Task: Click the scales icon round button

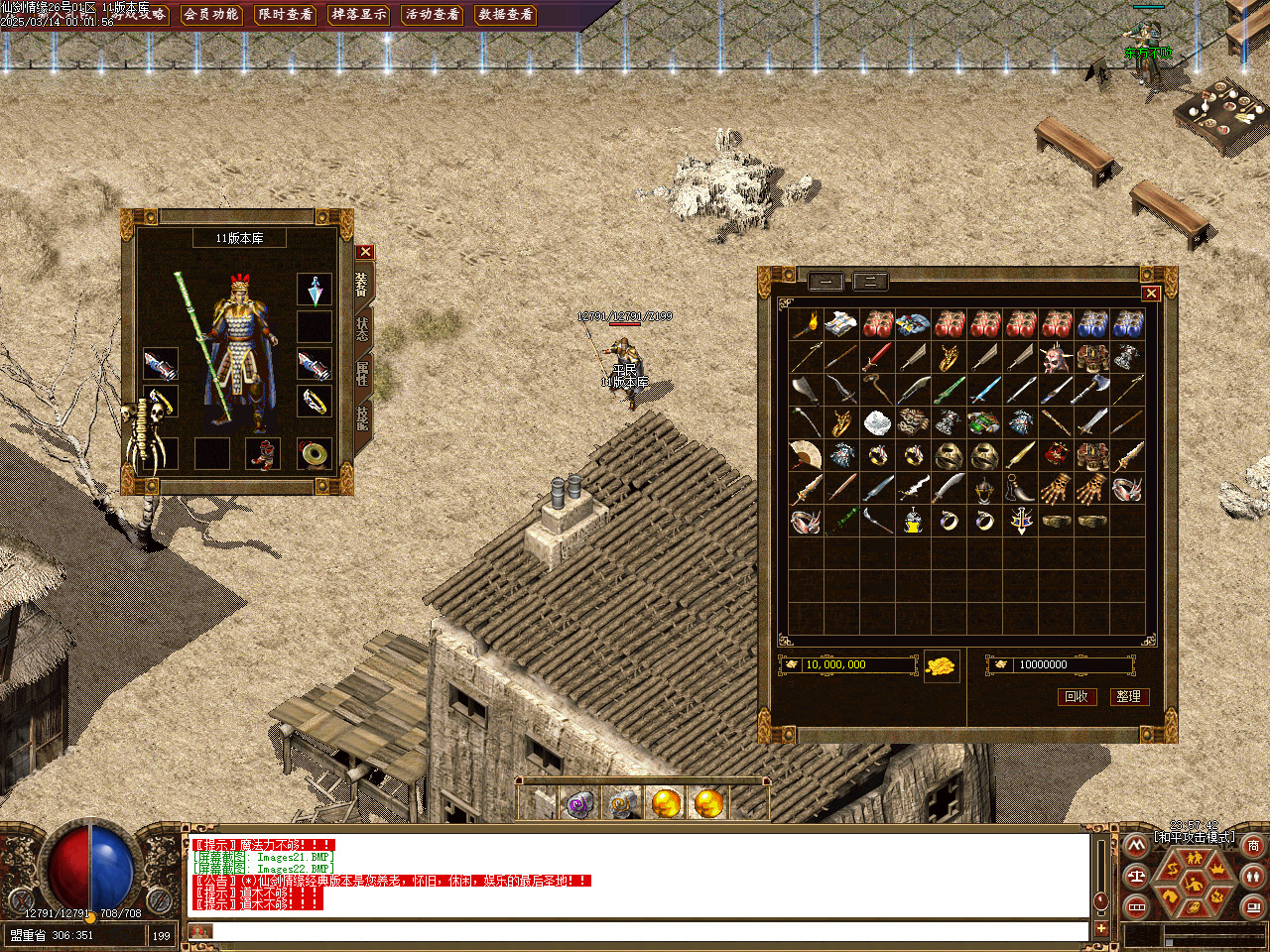Action: tap(1137, 876)
